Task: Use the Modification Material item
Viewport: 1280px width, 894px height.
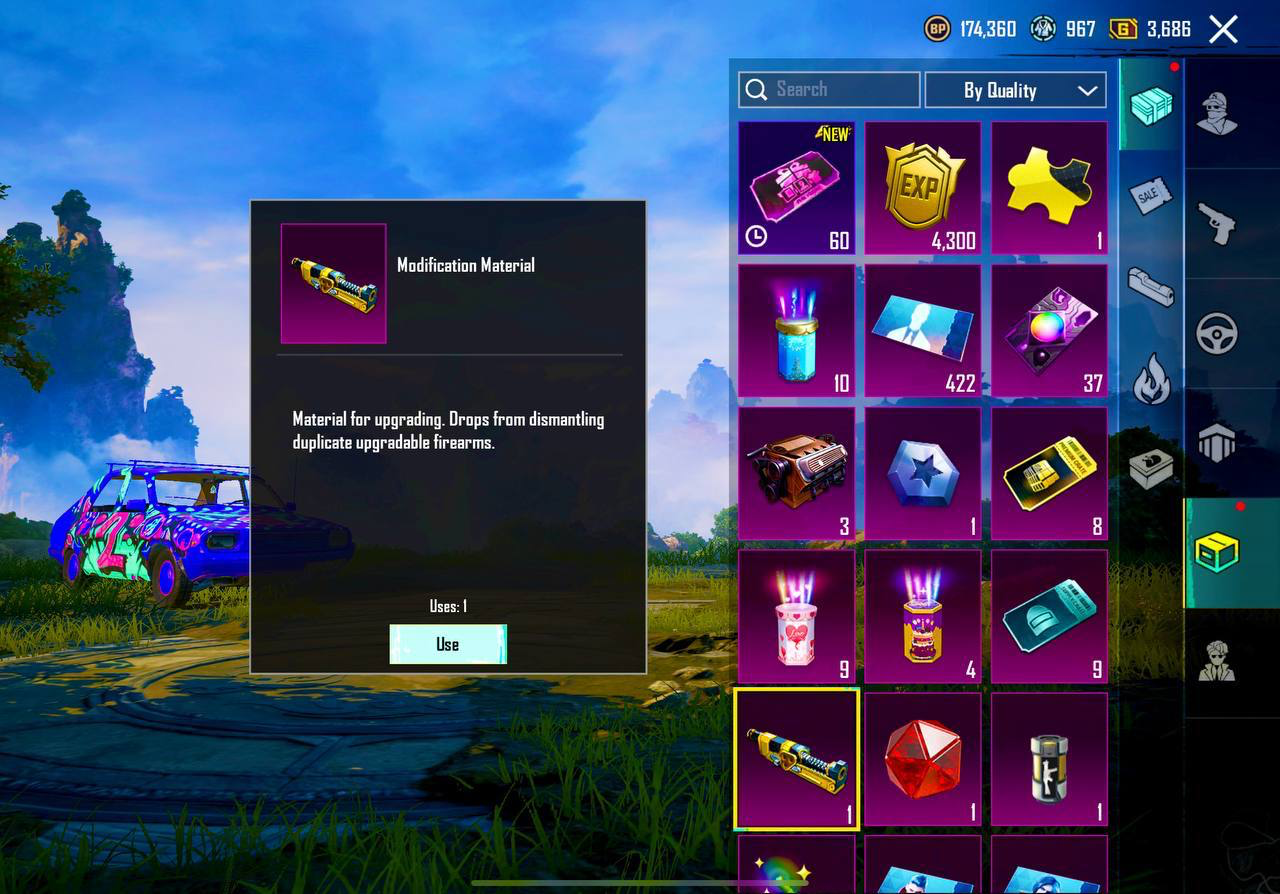Action: pos(448,644)
